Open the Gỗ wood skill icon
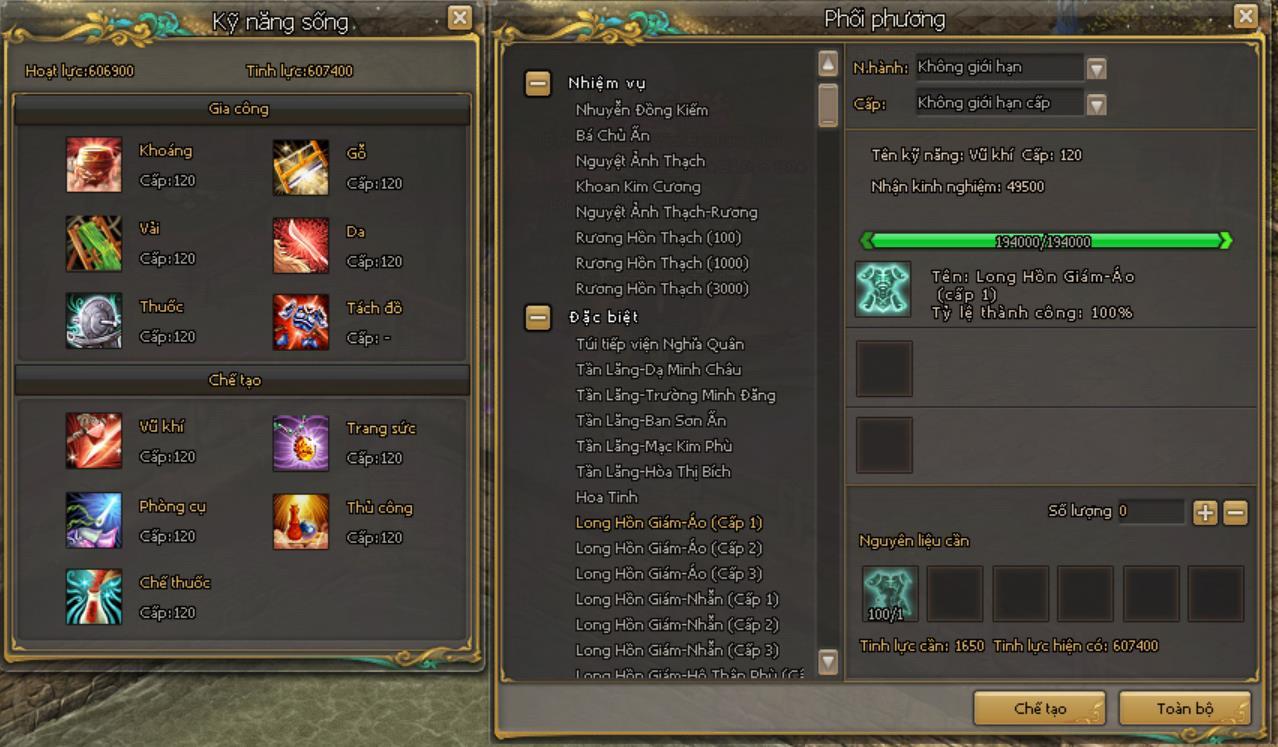 [301, 167]
